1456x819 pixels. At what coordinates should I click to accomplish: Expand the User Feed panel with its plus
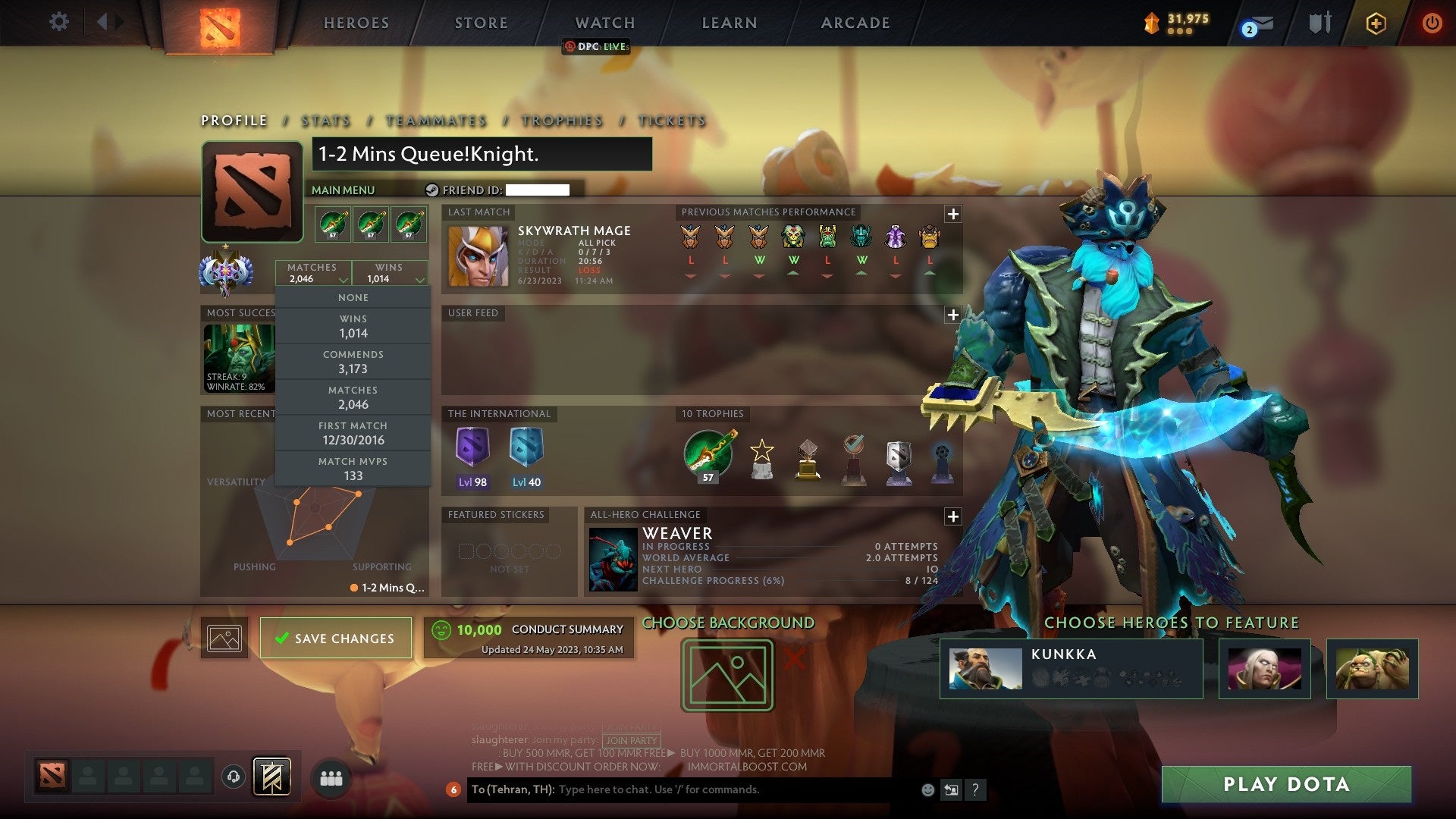[x=954, y=313]
